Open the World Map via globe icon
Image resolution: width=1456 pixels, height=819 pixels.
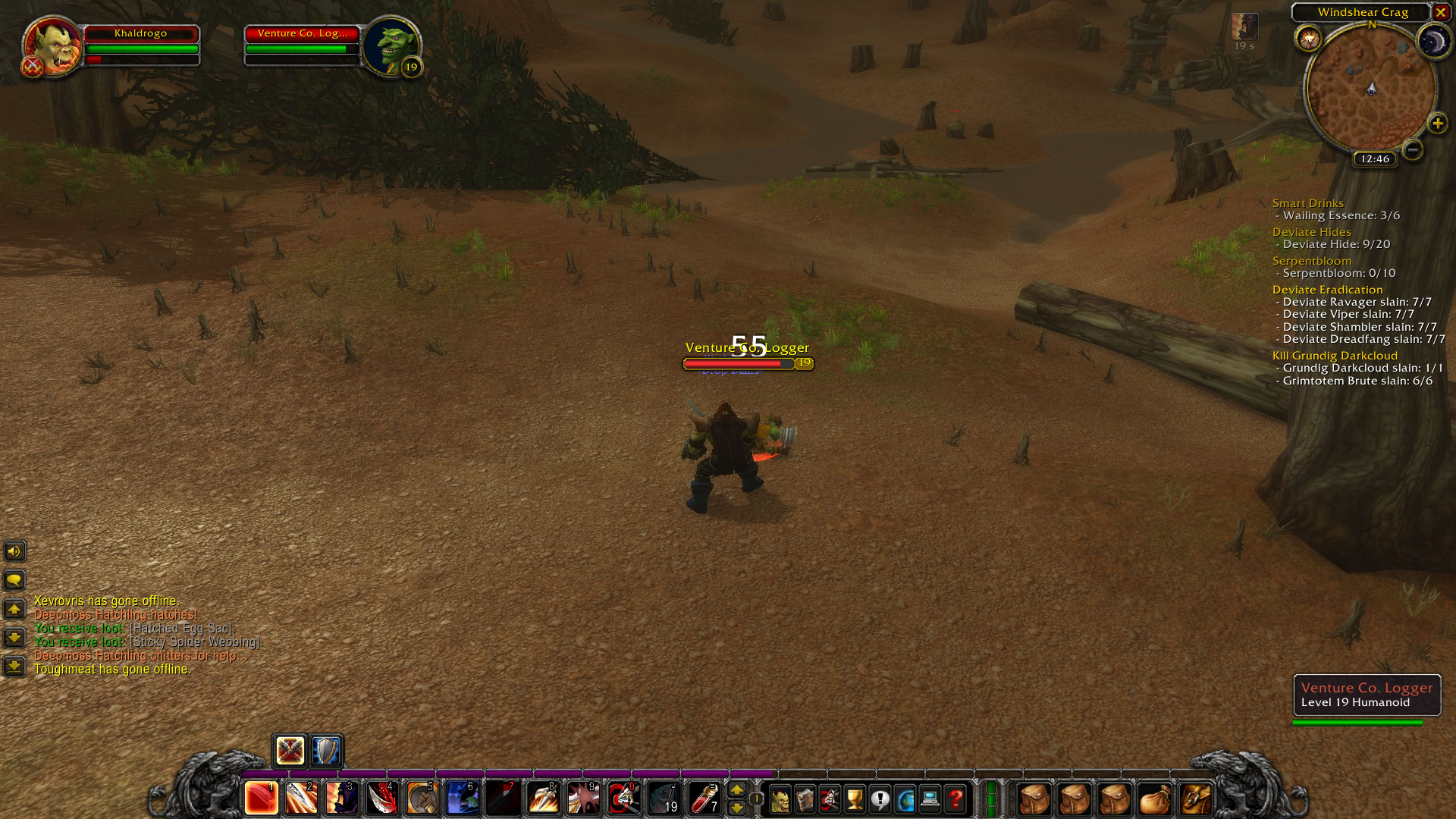pos(904,798)
